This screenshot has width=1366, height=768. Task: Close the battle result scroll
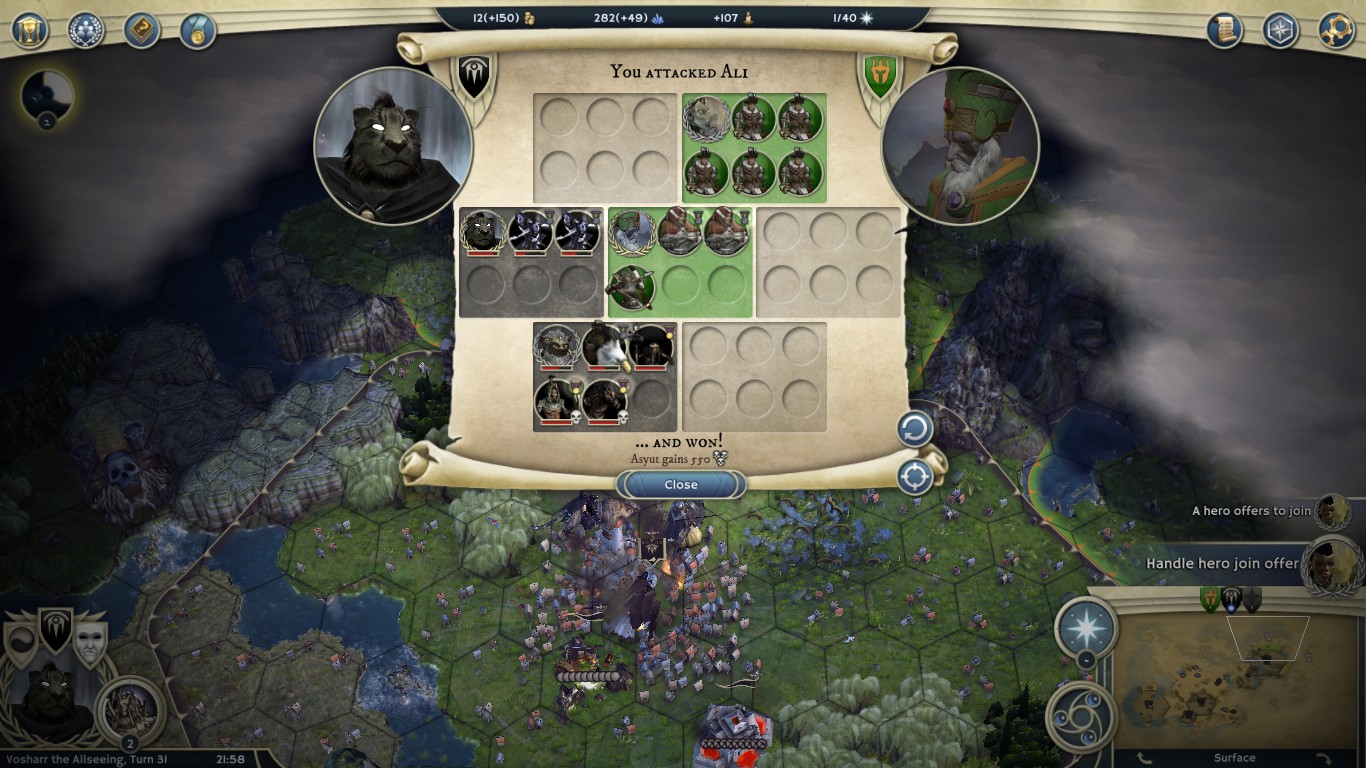click(681, 485)
